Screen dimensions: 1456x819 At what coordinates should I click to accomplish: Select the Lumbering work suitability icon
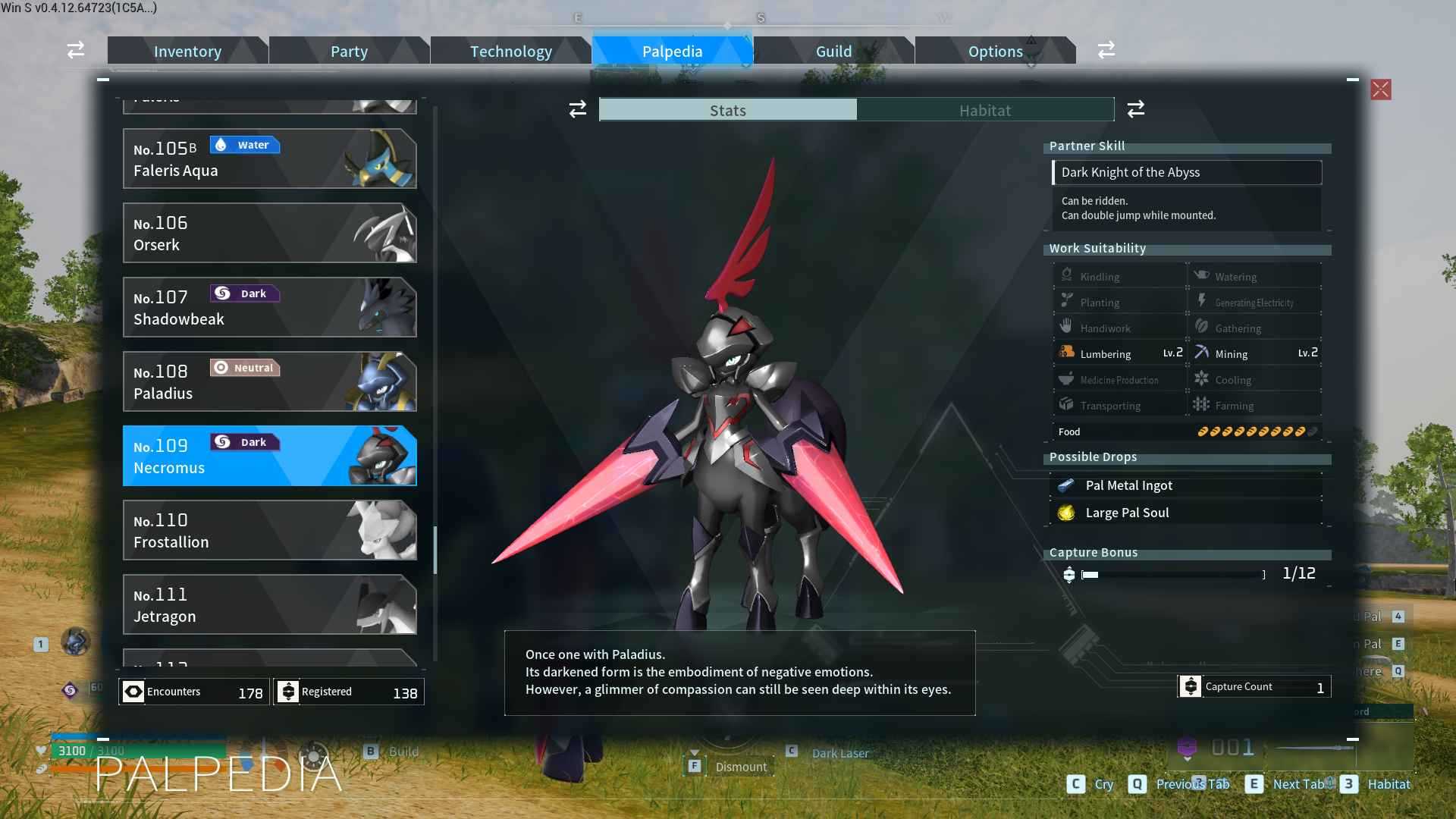(1067, 351)
